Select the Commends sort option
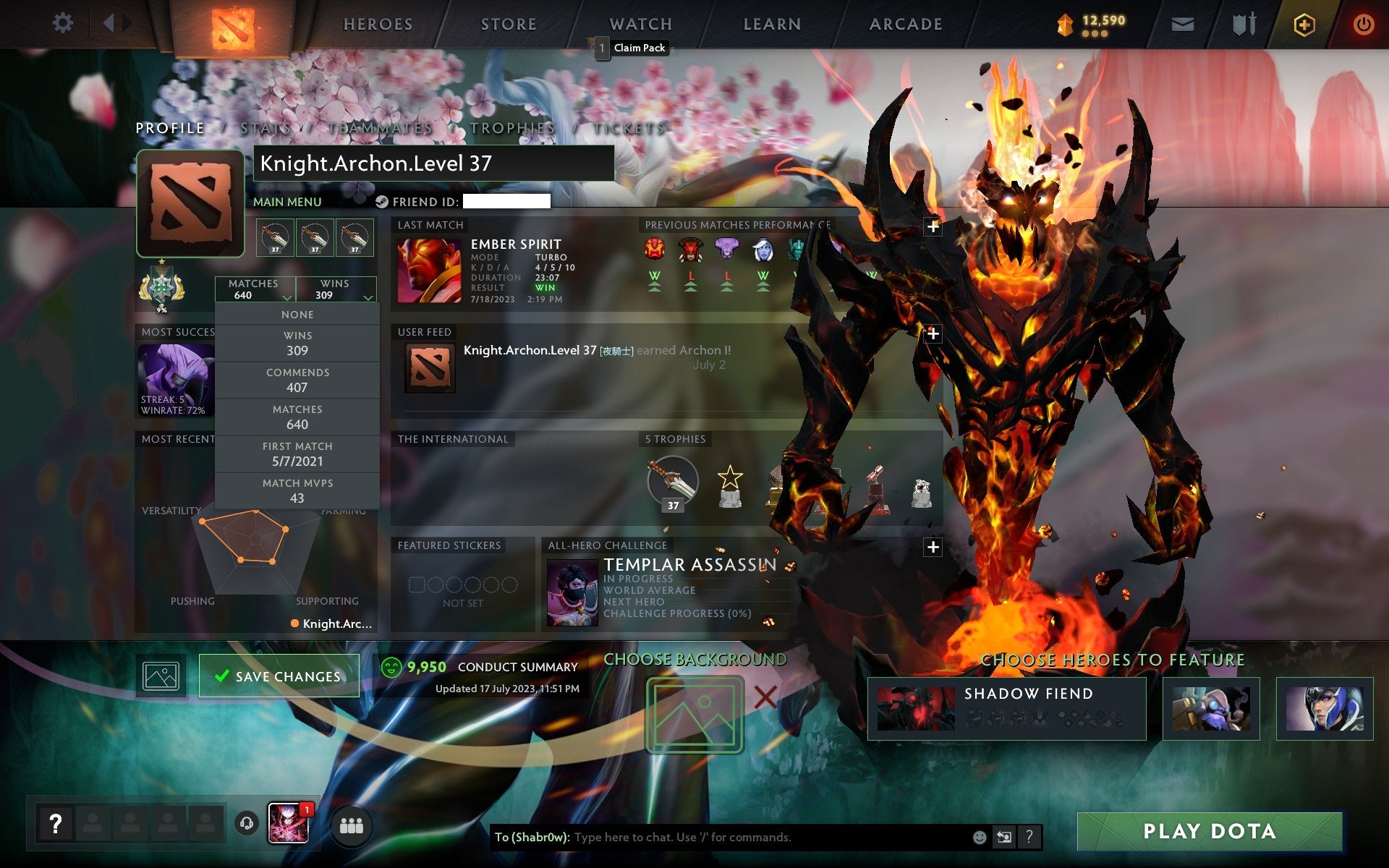1389x868 pixels. click(x=297, y=380)
